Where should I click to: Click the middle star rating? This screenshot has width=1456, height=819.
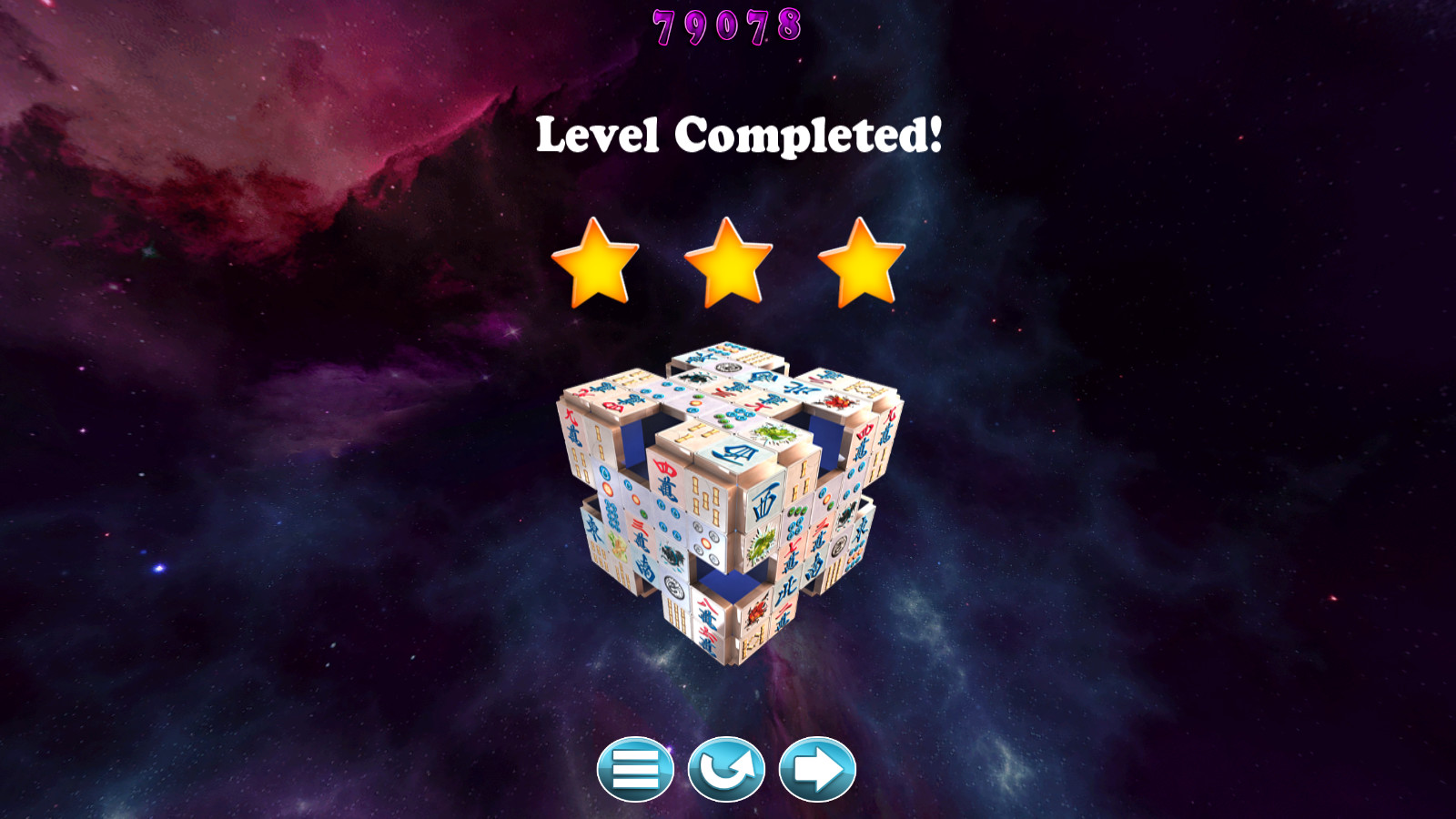(x=727, y=264)
